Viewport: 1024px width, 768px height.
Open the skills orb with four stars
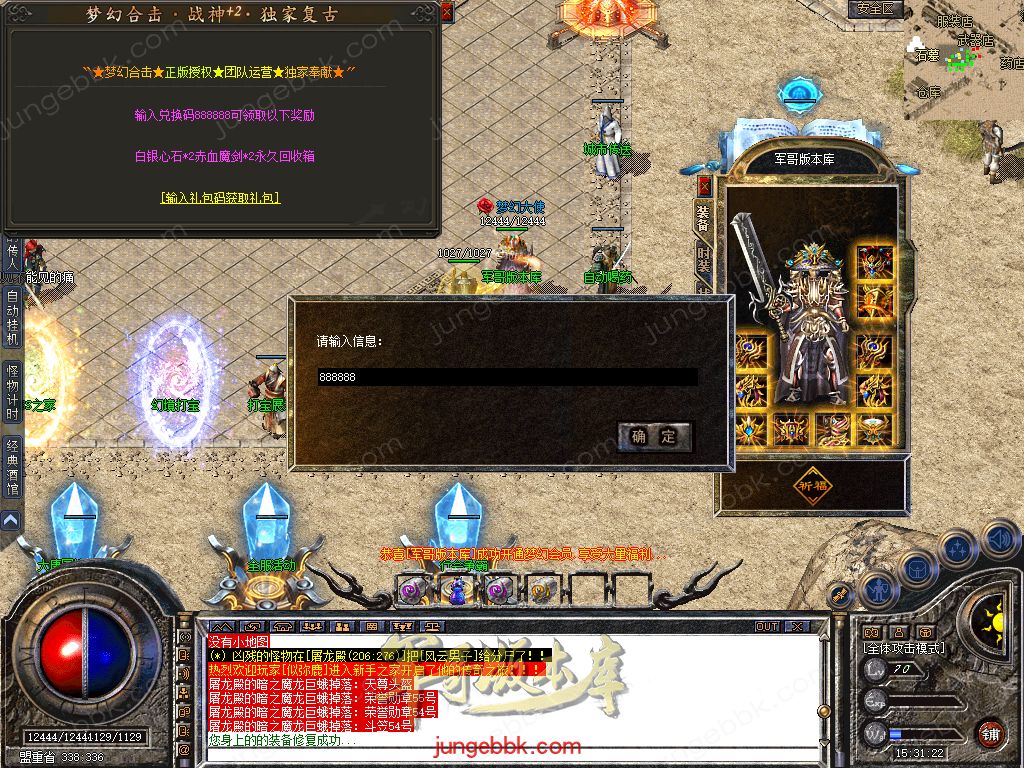(958, 547)
